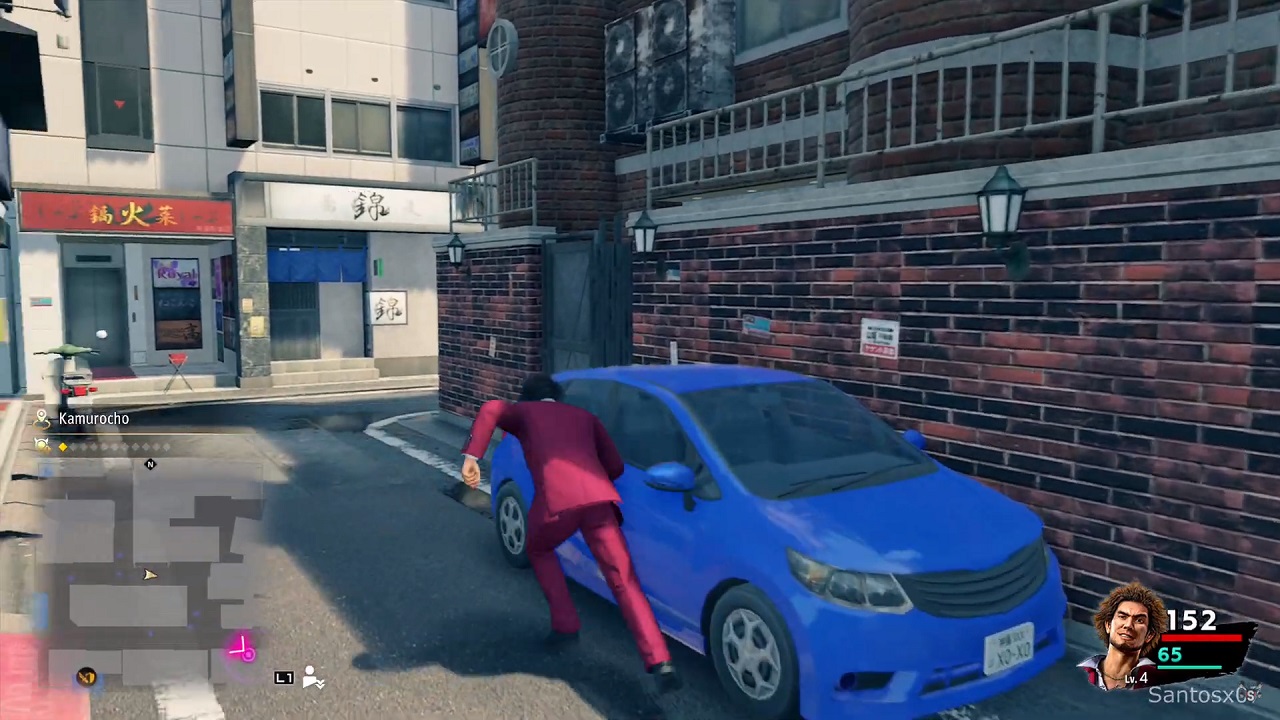
Task: Click the gold swords icon on the minimap
Action: tap(86, 678)
